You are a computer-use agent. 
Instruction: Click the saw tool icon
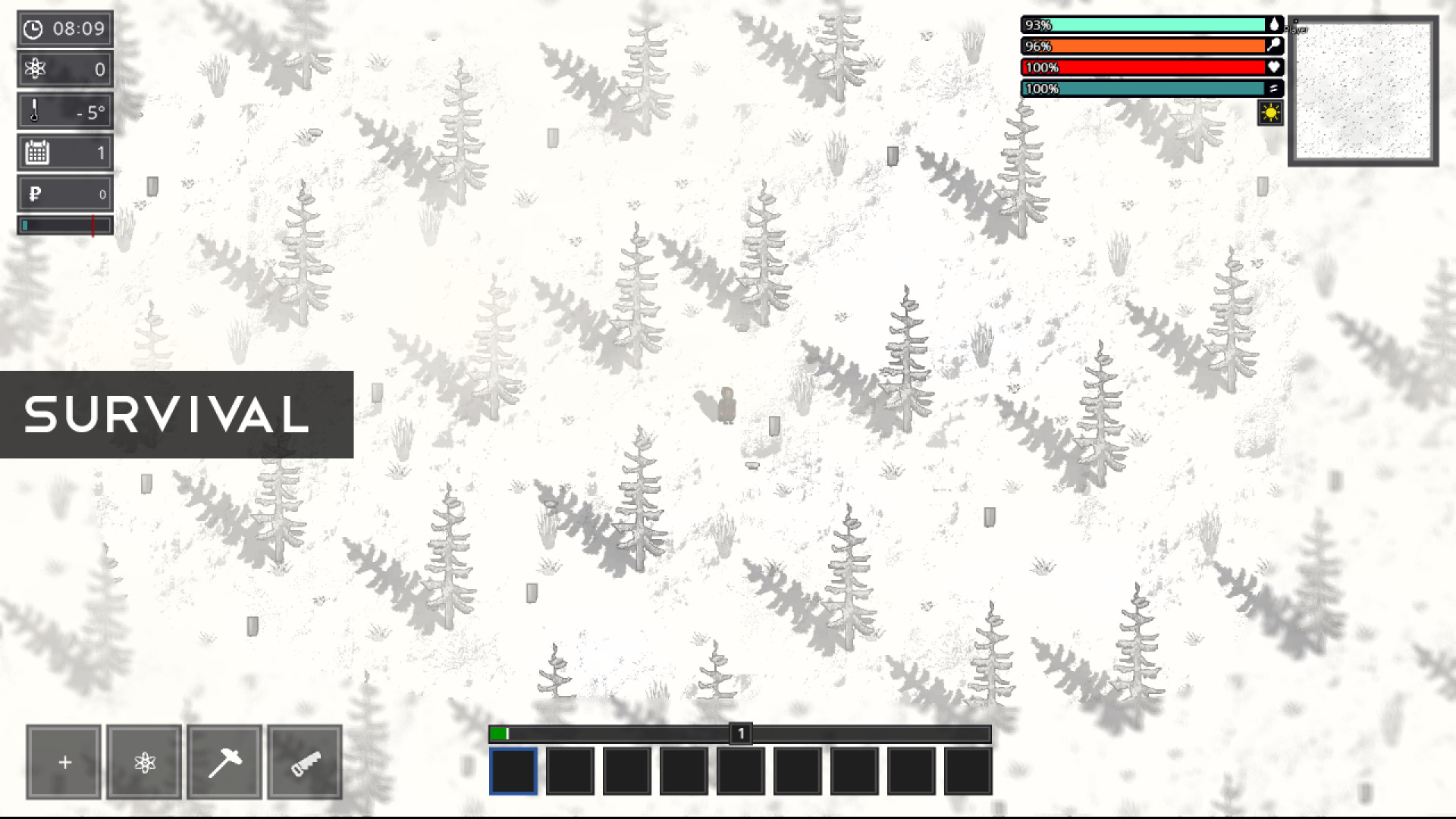305,761
